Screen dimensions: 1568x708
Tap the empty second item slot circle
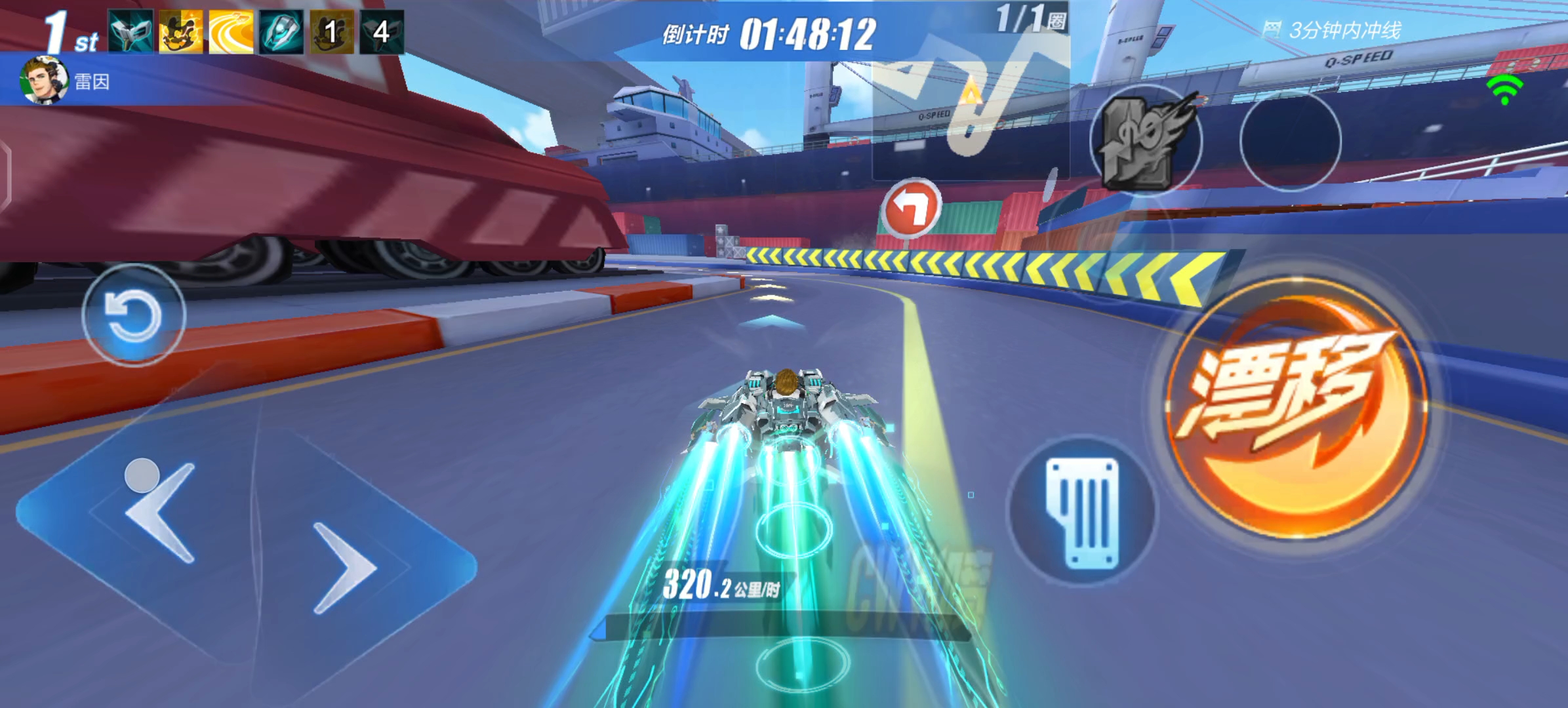pos(1290,140)
